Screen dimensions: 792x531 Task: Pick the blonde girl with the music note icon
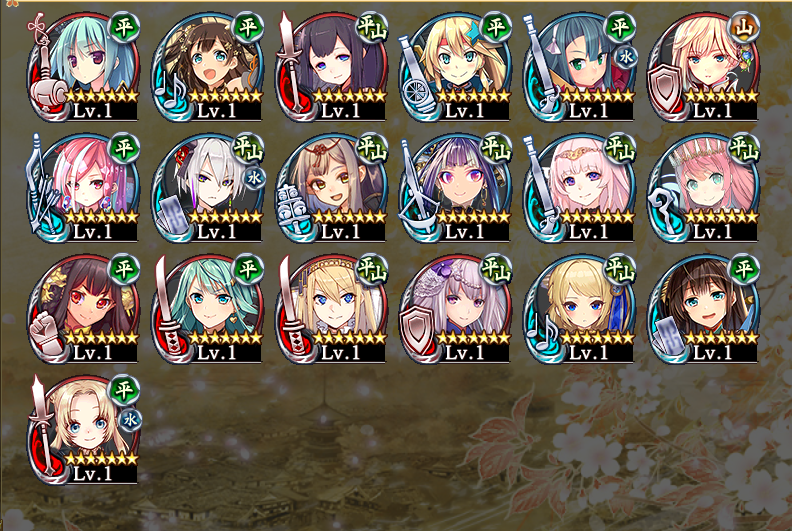583,308
